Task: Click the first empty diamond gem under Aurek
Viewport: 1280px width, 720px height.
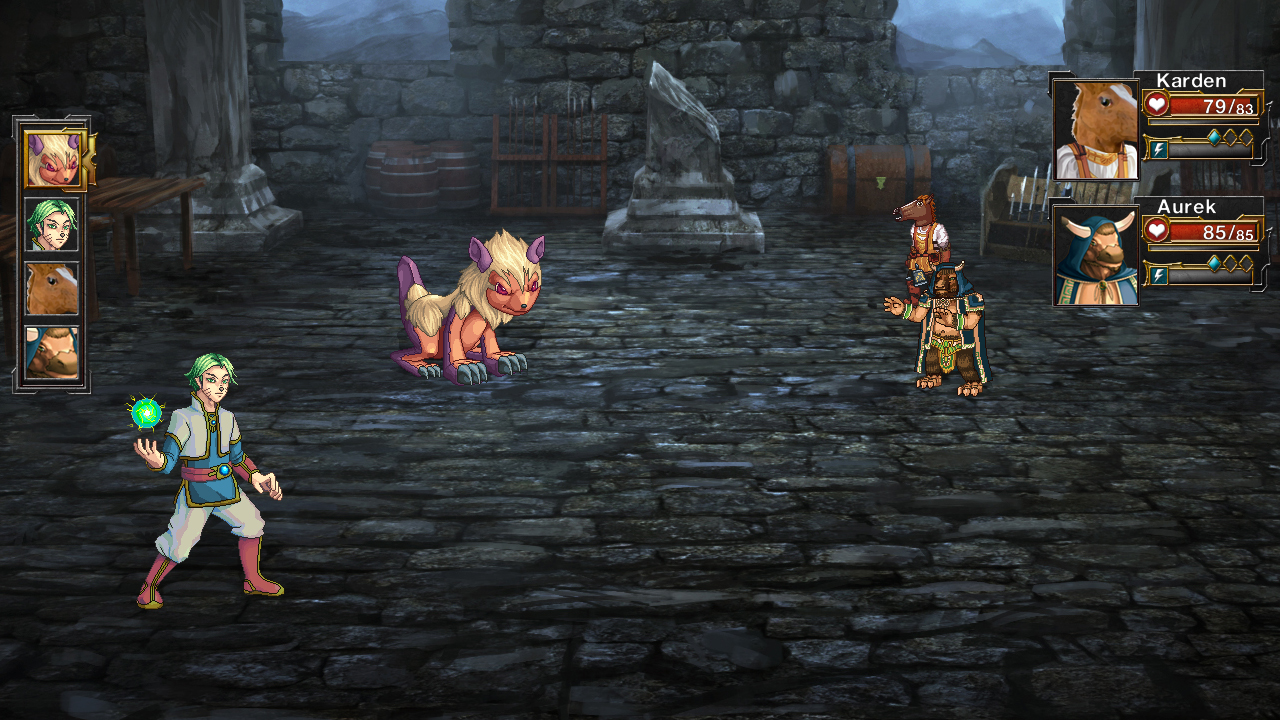Action: (x=1232, y=262)
